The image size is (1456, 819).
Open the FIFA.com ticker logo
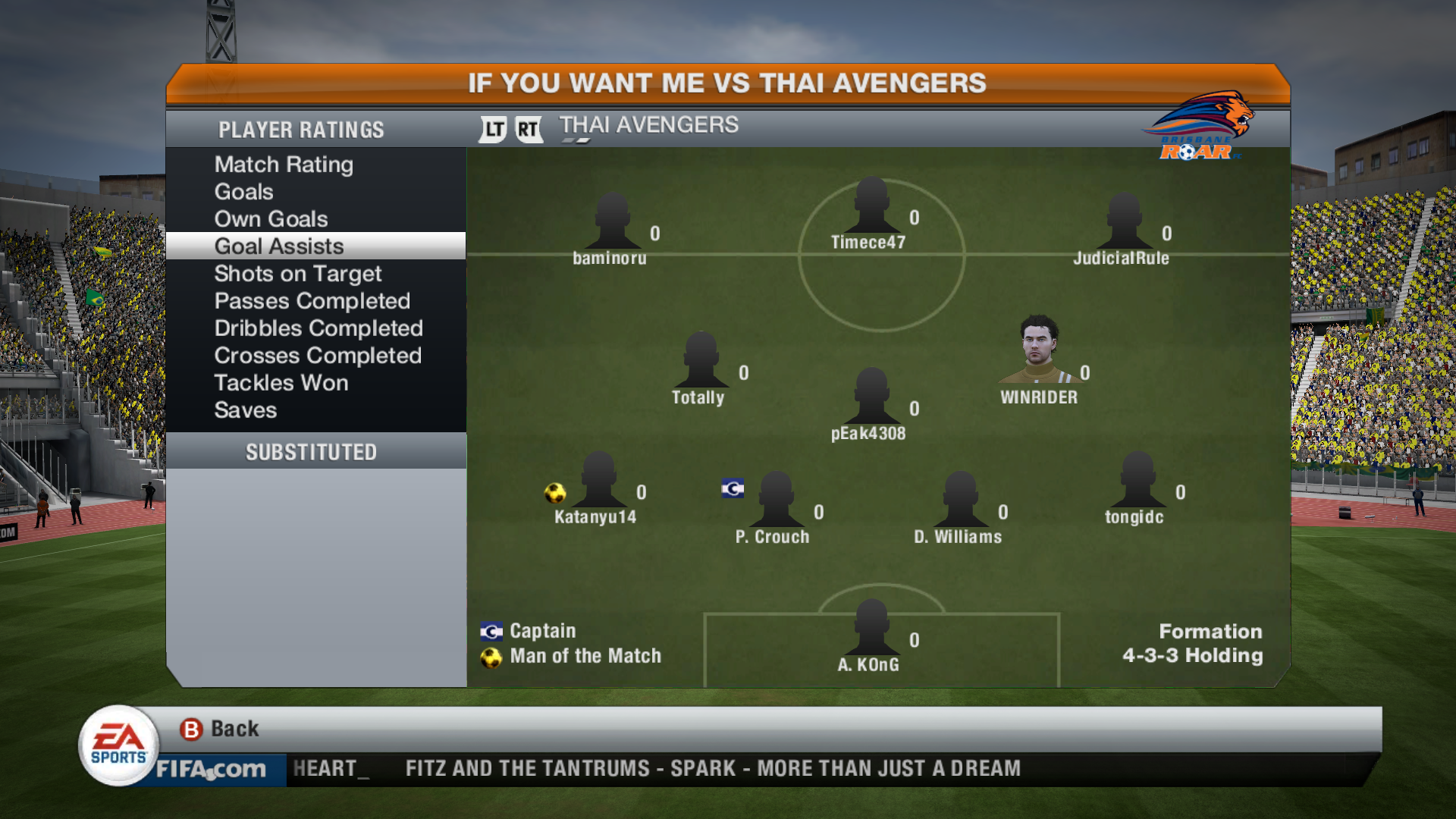(211, 770)
